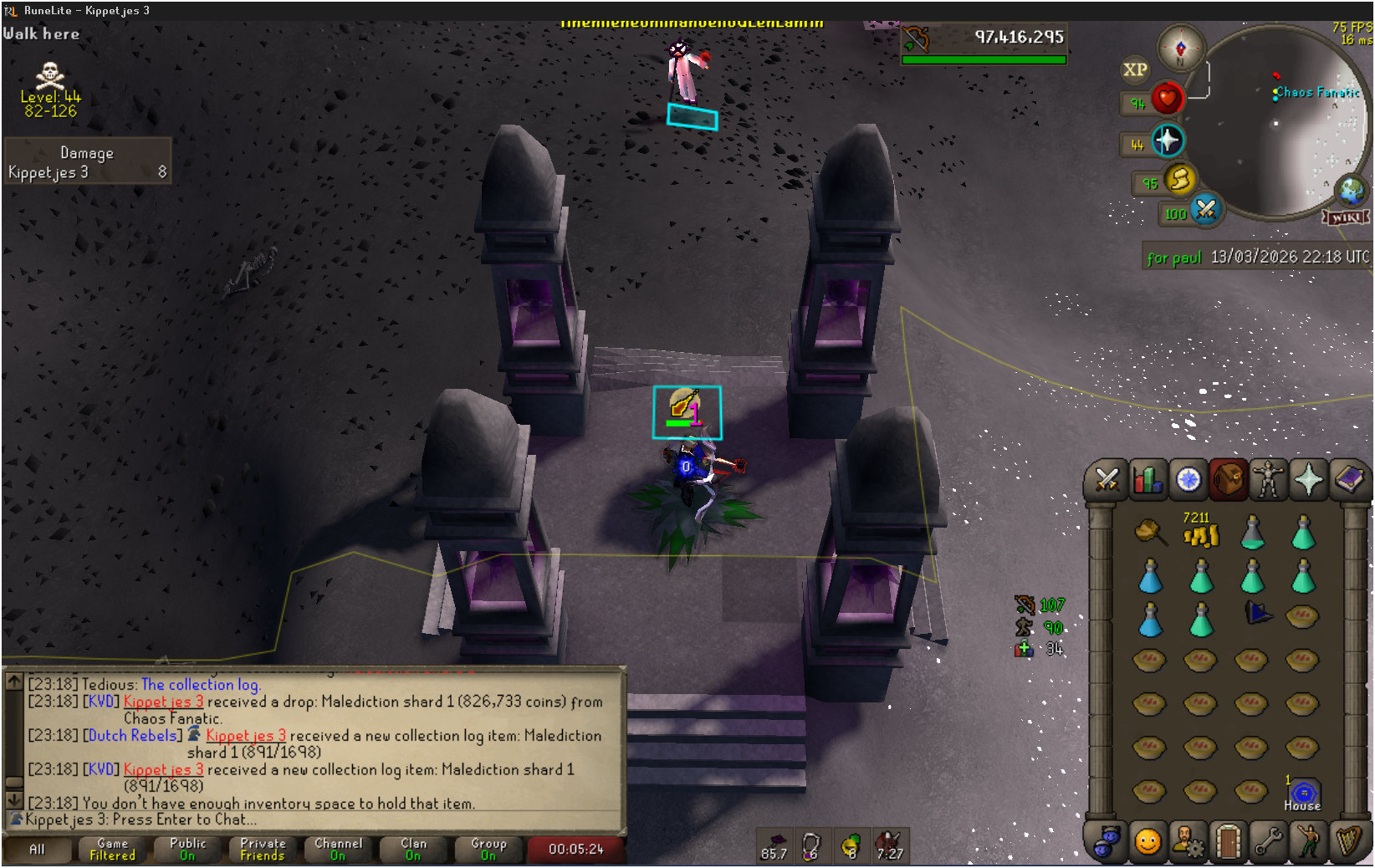This screenshot has height=868, width=1375.
Task: Open the logout door tab
Action: pos(1228,841)
